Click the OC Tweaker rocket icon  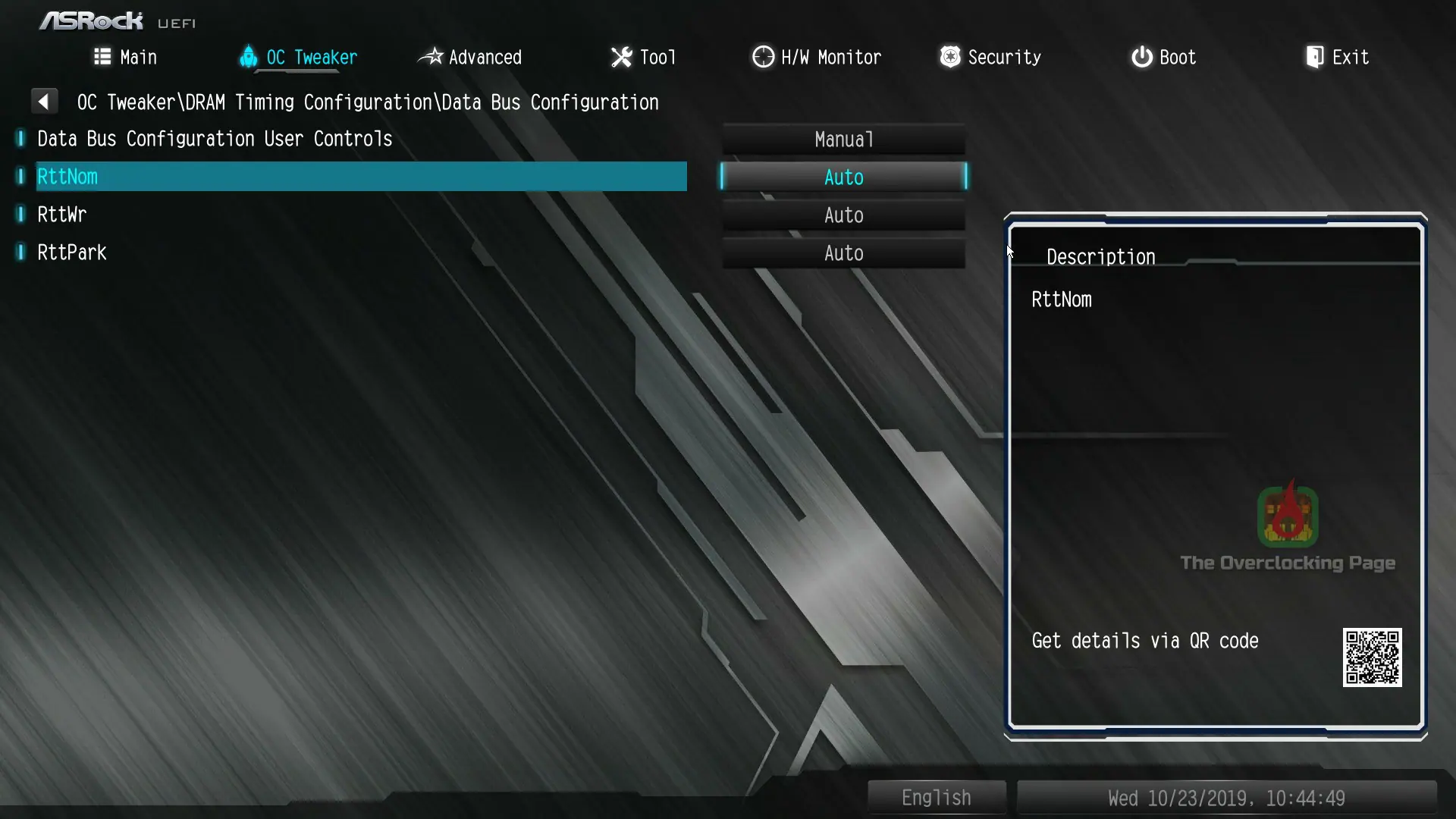click(249, 57)
